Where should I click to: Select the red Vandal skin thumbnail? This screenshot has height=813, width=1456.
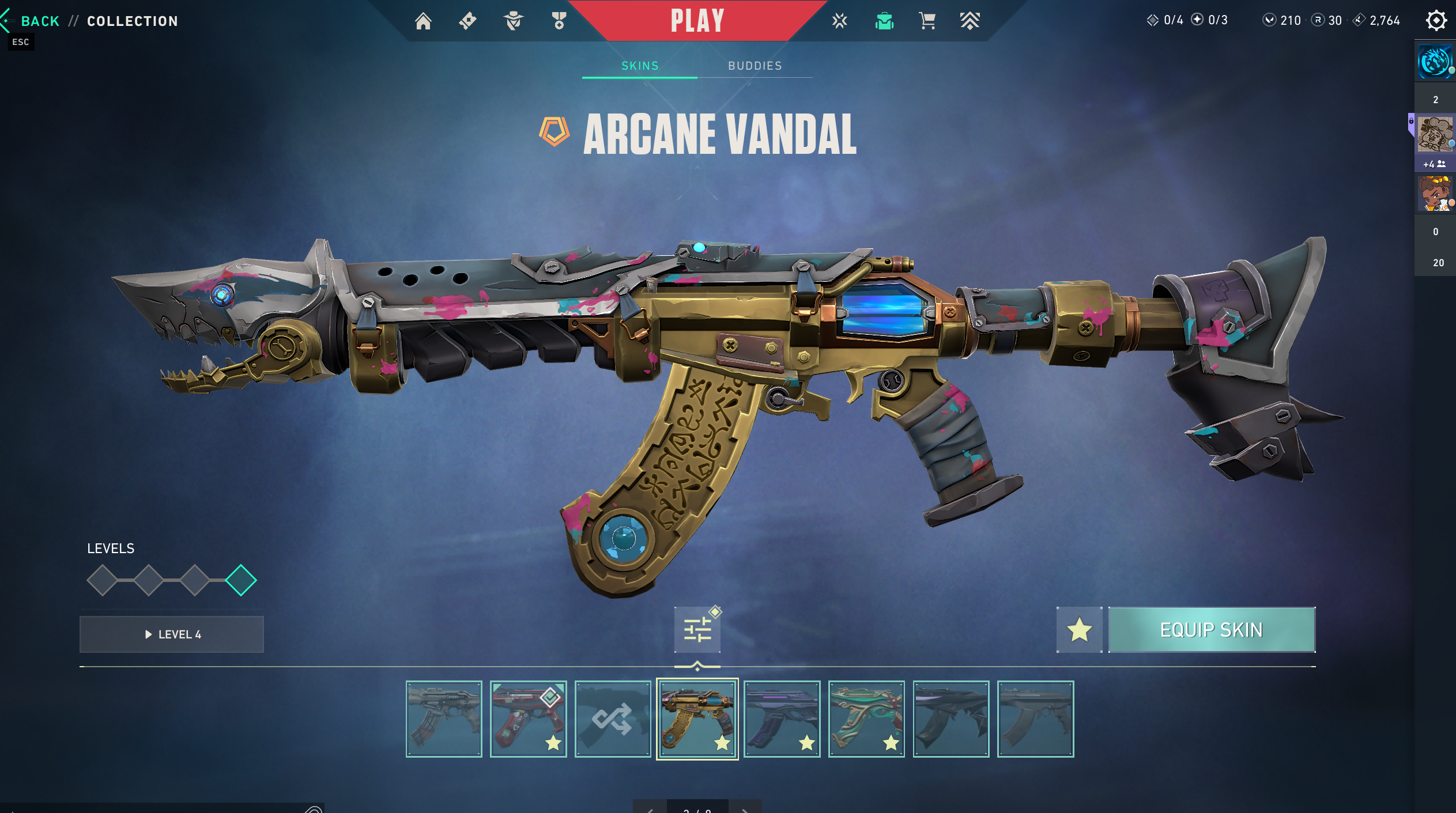pyautogui.click(x=528, y=719)
